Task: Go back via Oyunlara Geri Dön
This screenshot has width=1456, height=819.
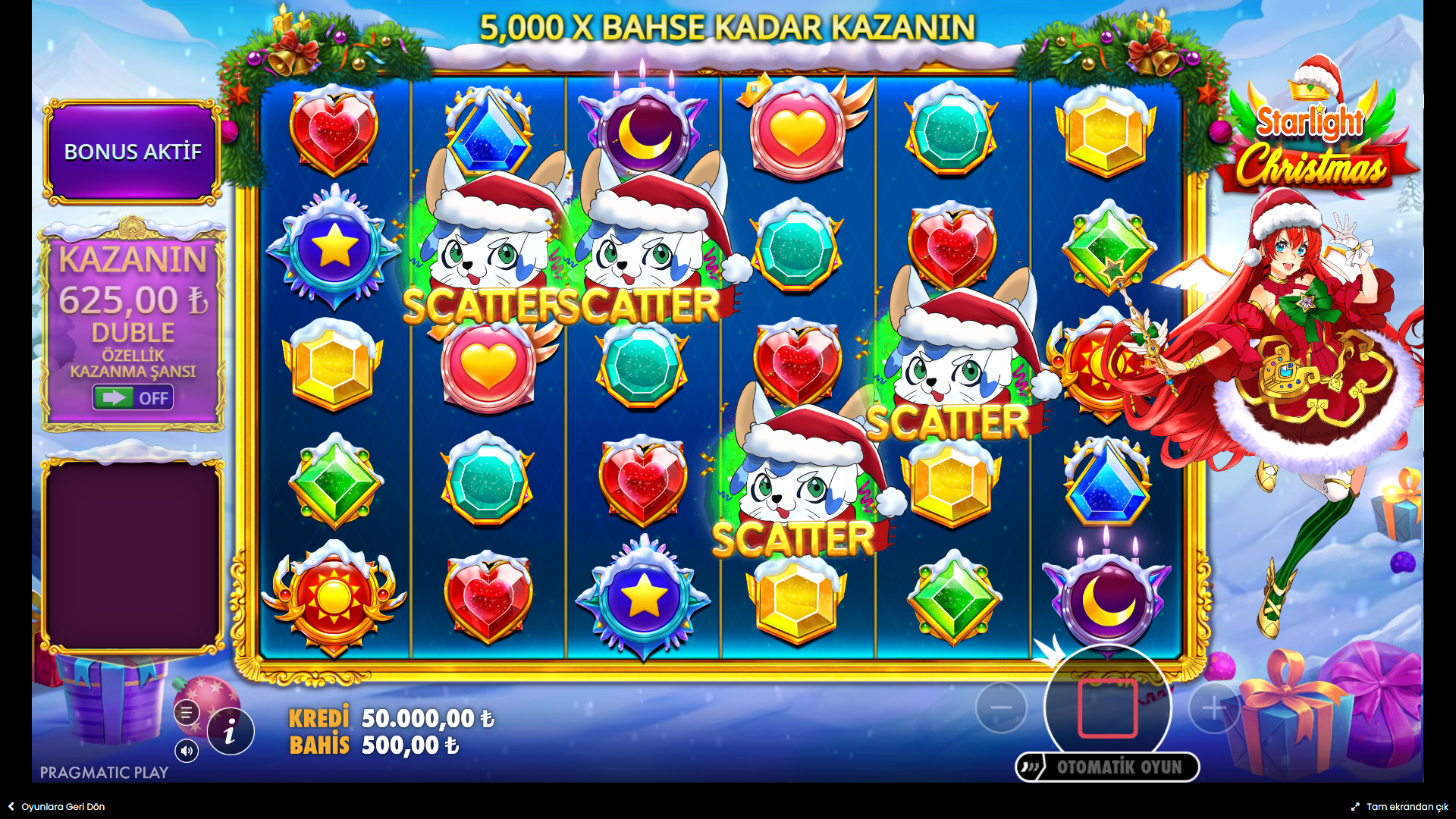Action: (x=57, y=807)
